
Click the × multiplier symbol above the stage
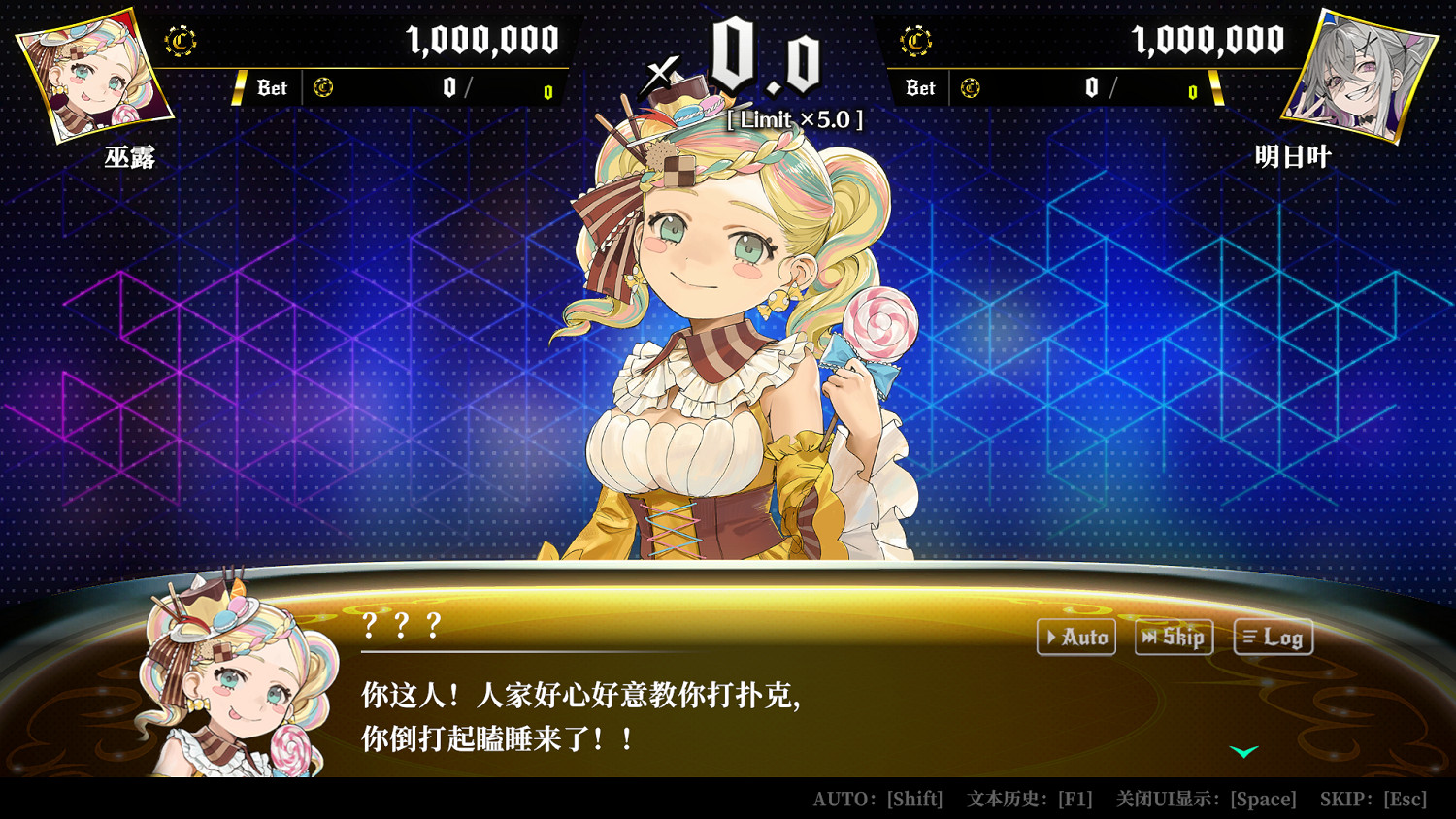pos(658,70)
